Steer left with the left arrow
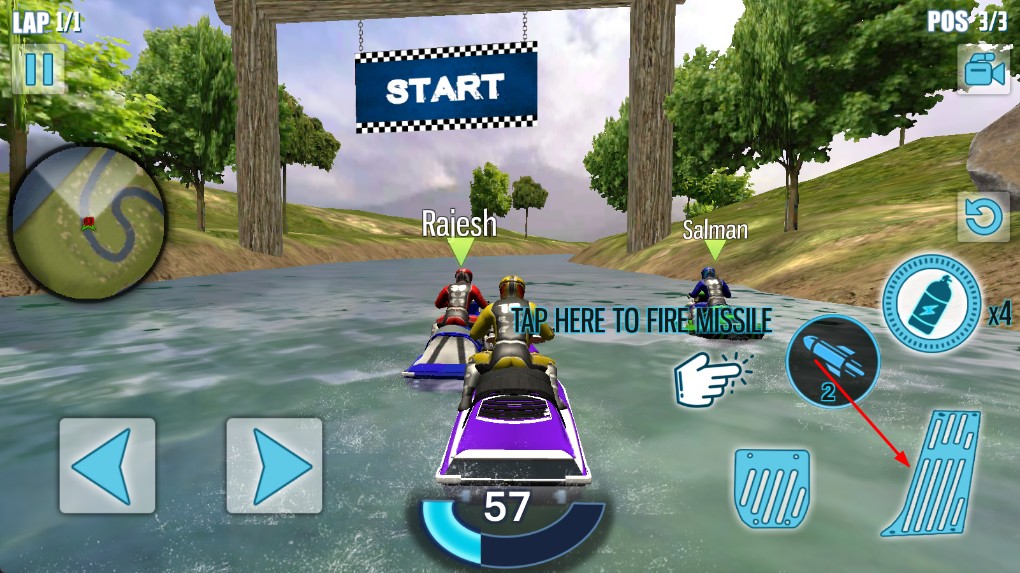1020x573 pixels. pyautogui.click(x=107, y=465)
